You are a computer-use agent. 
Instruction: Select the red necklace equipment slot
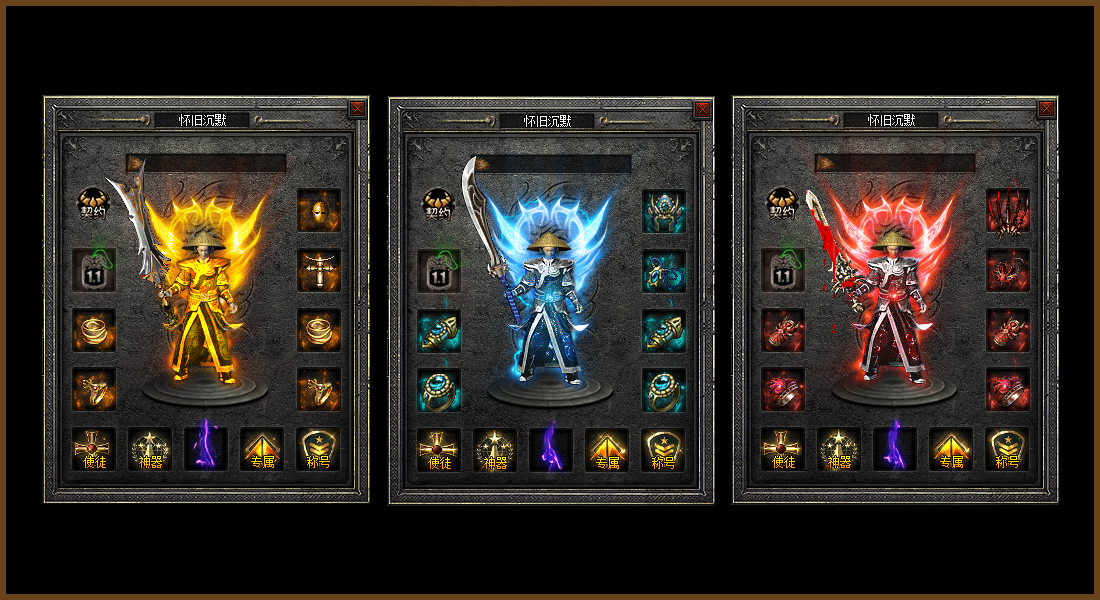[x=1007, y=270]
